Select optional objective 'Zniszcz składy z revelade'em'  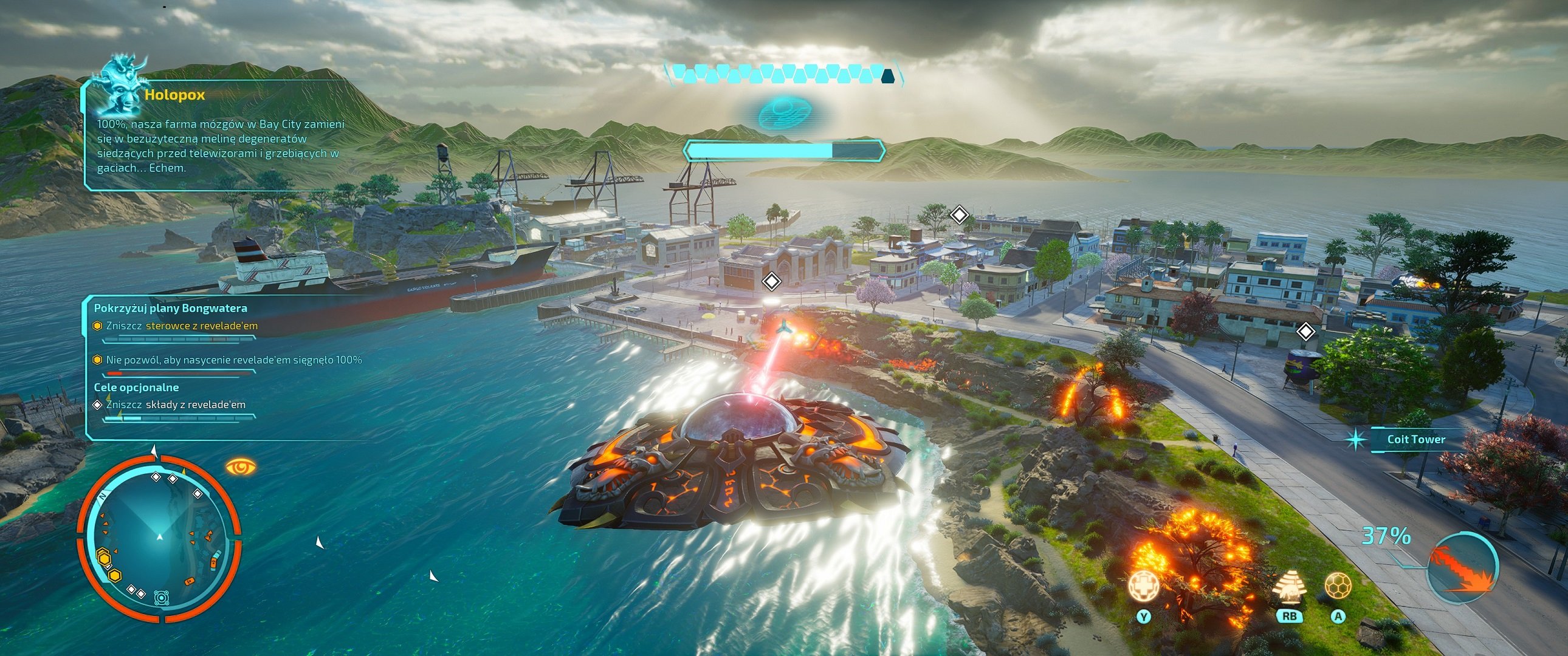[175, 405]
